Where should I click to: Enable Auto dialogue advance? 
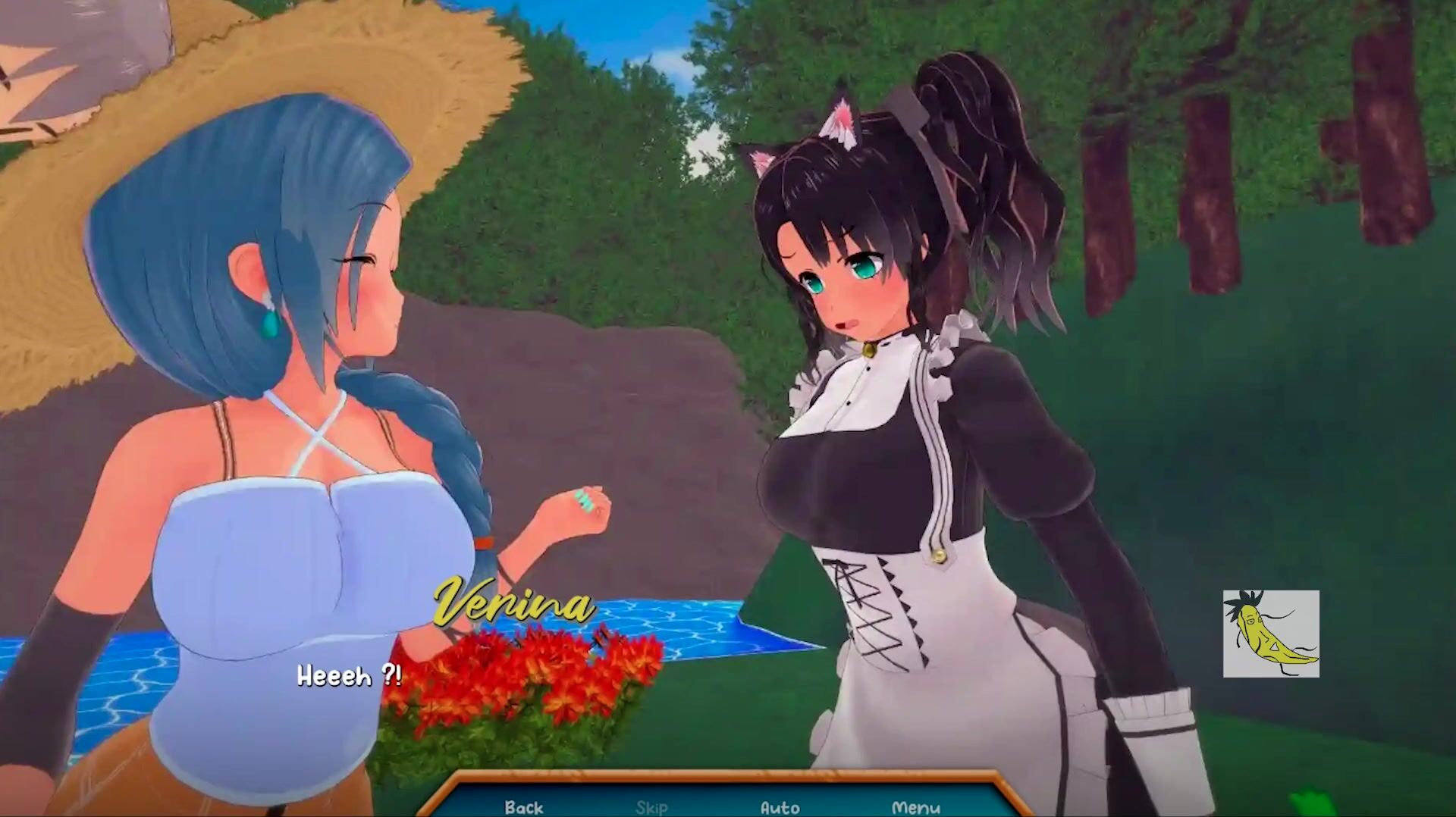(x=780, y=807)
